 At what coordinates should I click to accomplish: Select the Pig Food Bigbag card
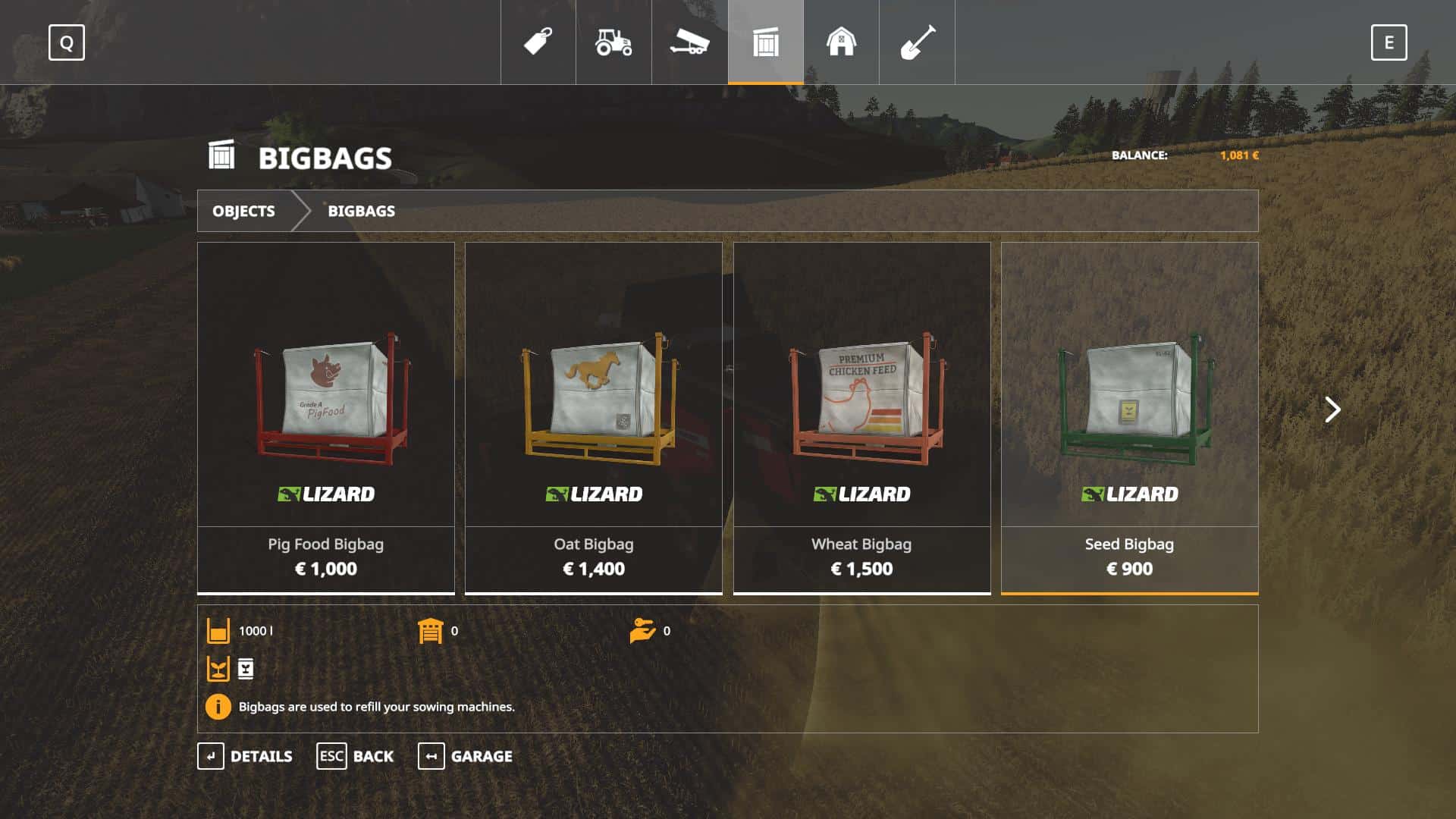coord(326,417)
